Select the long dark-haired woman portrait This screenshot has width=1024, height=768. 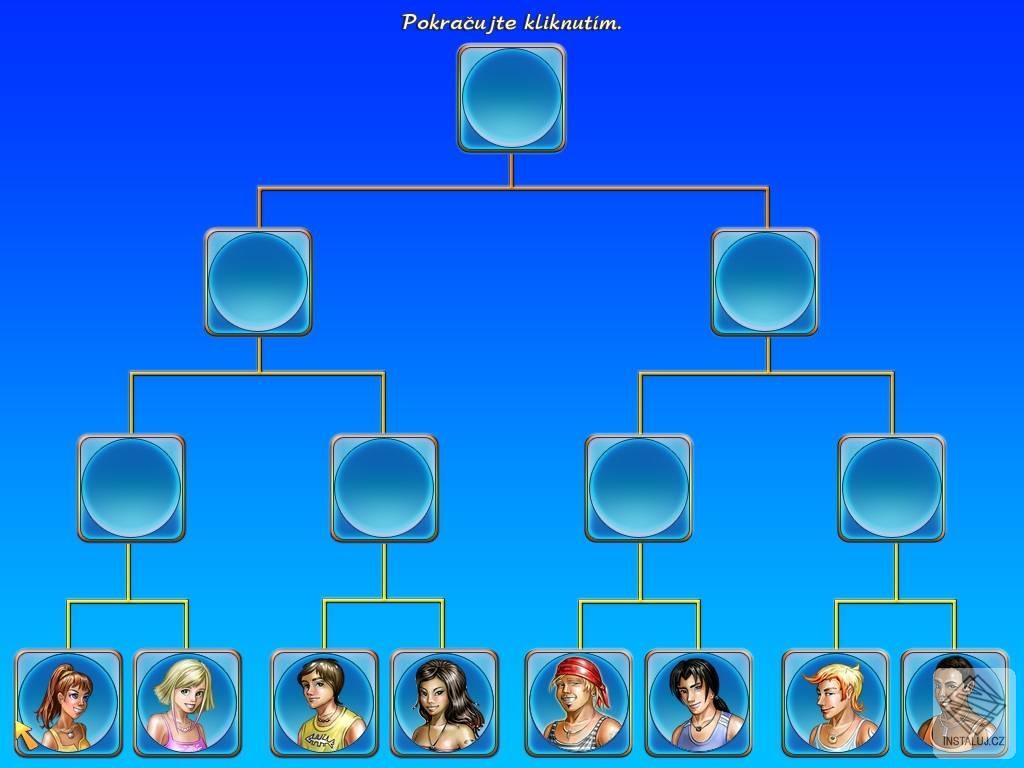point(443,703)
